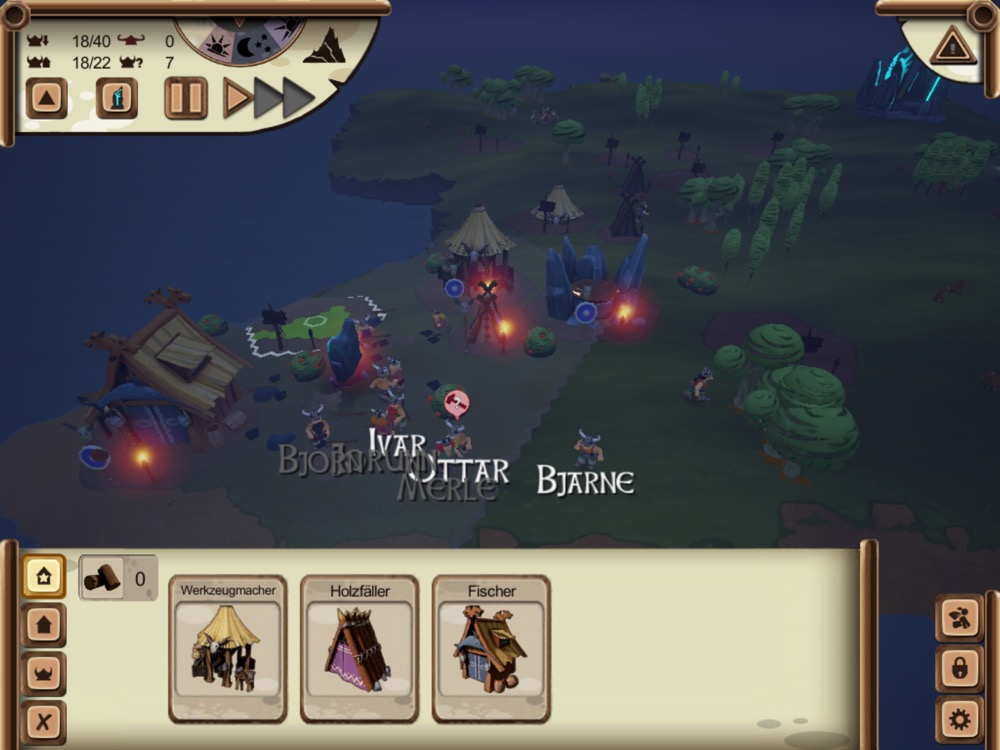Open the settings gear menu
1000x750 pixels.
[959, 719]
